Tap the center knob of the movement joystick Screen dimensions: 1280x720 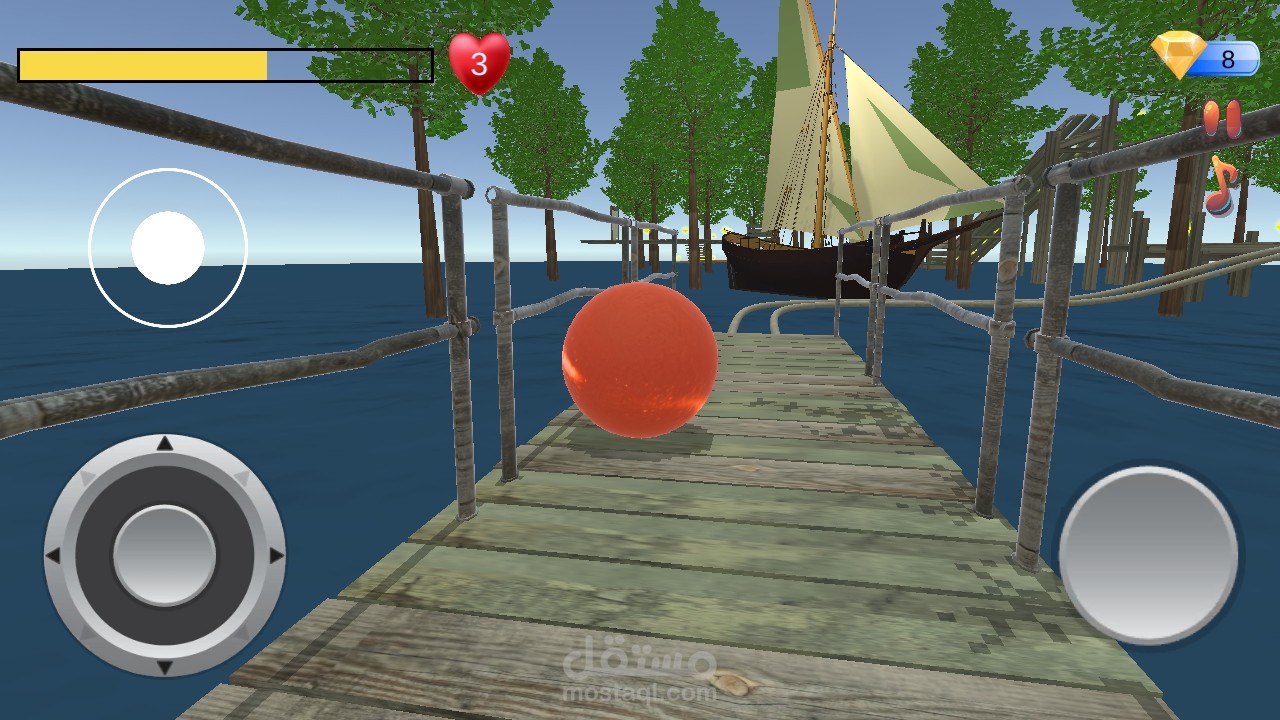pyautogui.click(x=165, y=555)
